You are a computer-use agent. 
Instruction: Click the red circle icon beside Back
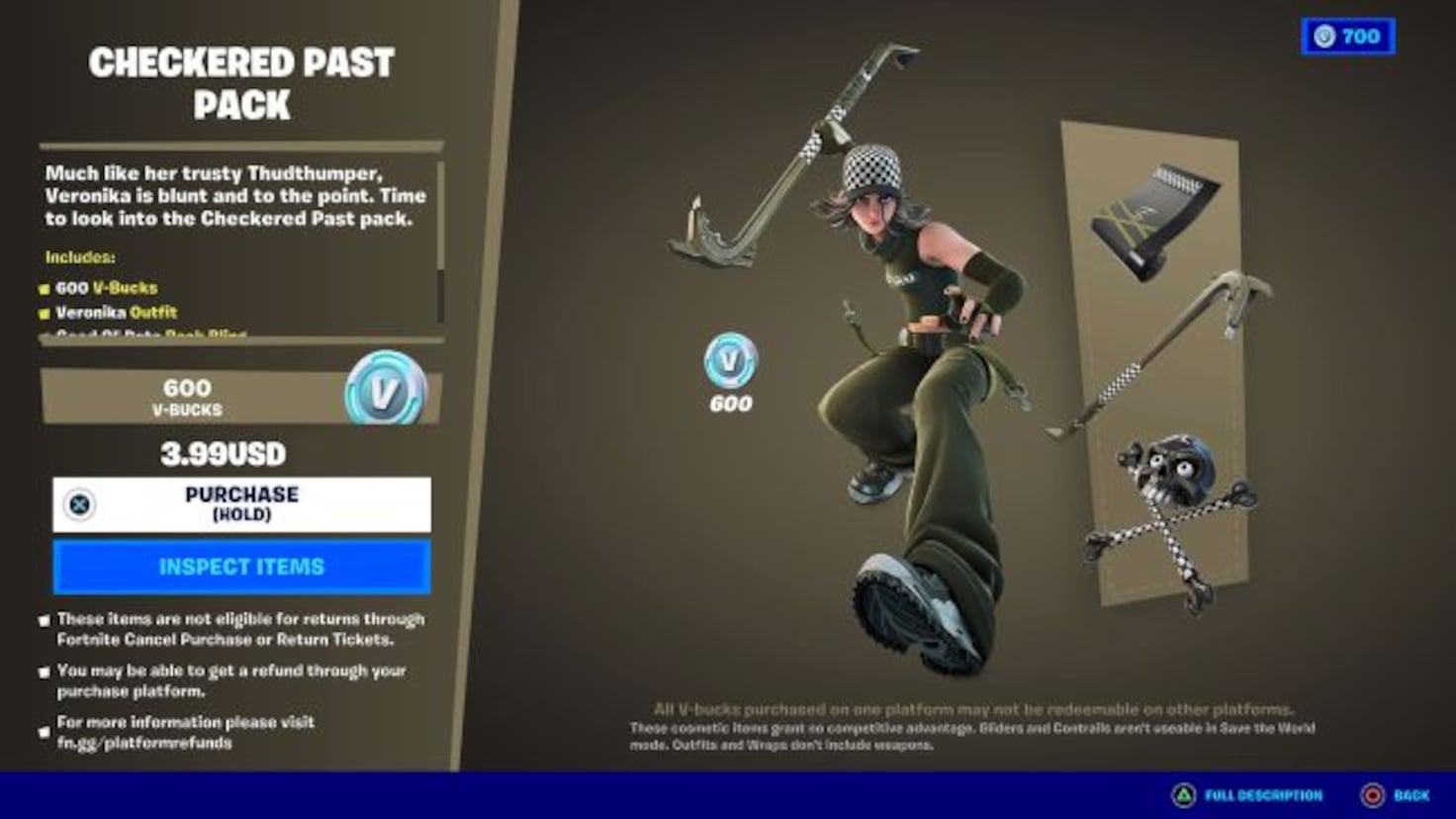[x=1373, y=794]
